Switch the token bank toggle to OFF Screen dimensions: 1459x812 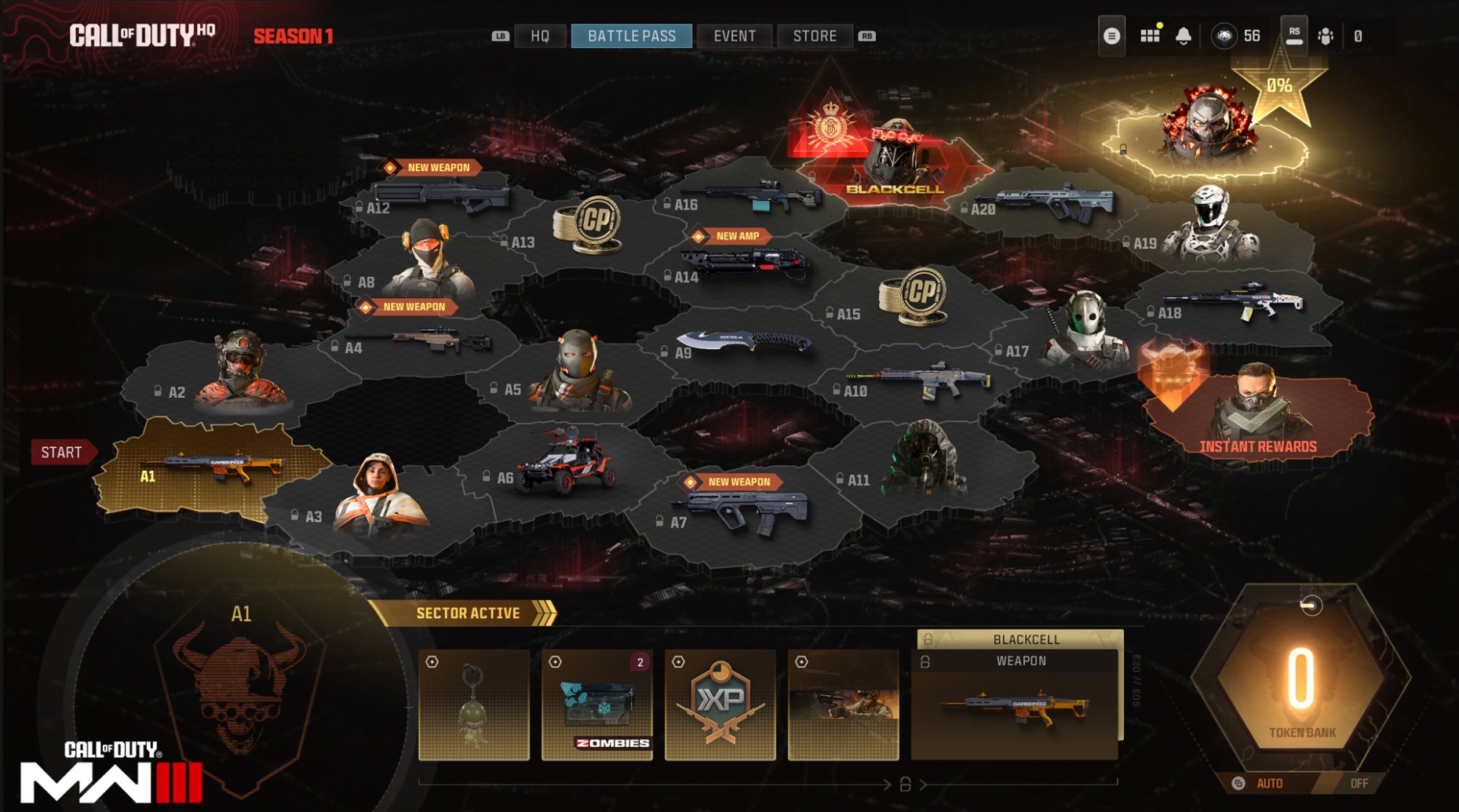tap(1360, 782)
